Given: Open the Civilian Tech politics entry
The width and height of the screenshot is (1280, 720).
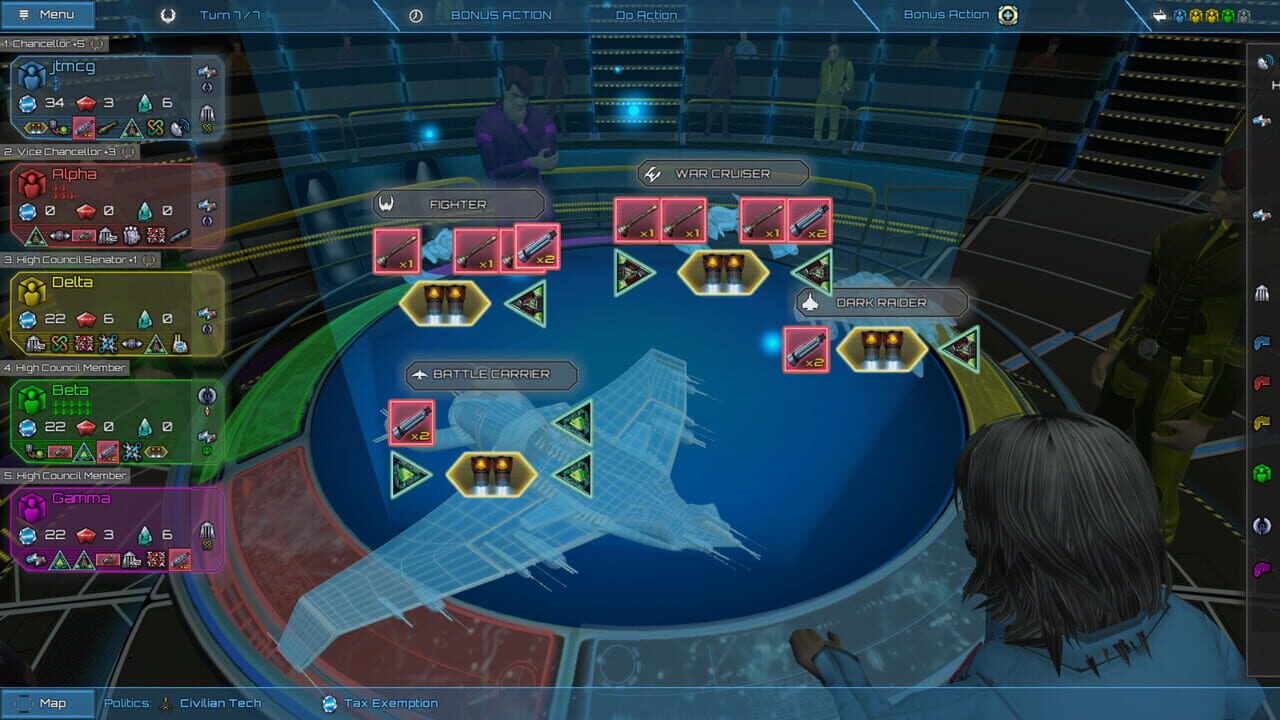Looking at the screenshot, I should click(x=218, y=703).
